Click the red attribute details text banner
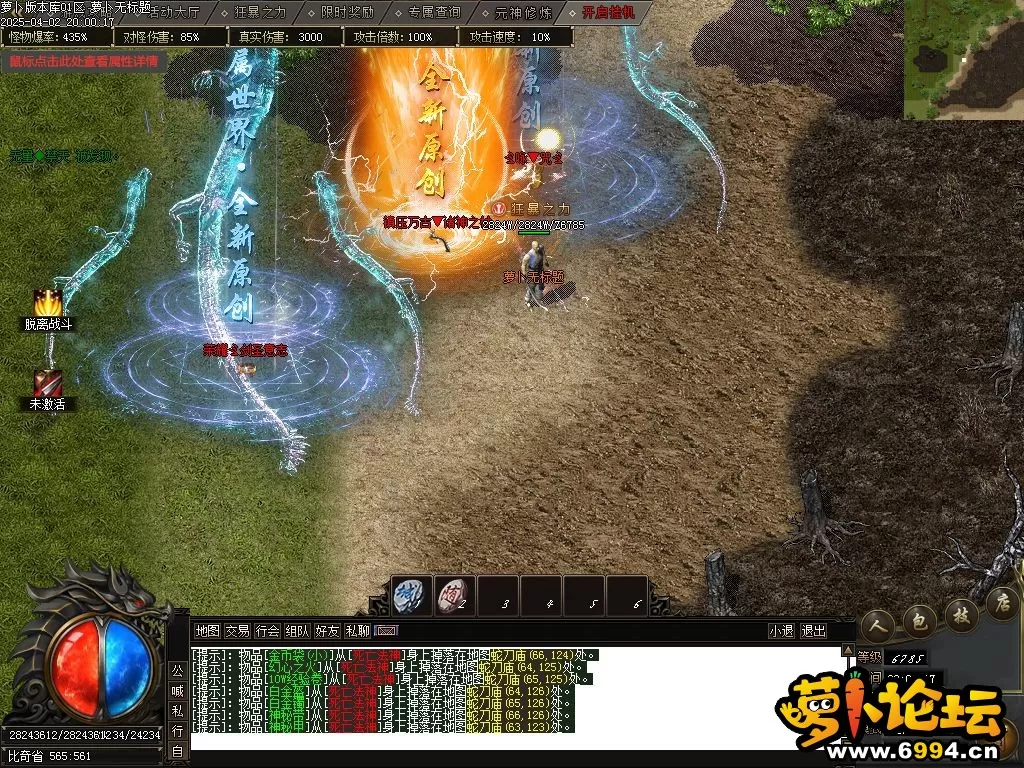The image size is (1024, 768). coord(84,60)
